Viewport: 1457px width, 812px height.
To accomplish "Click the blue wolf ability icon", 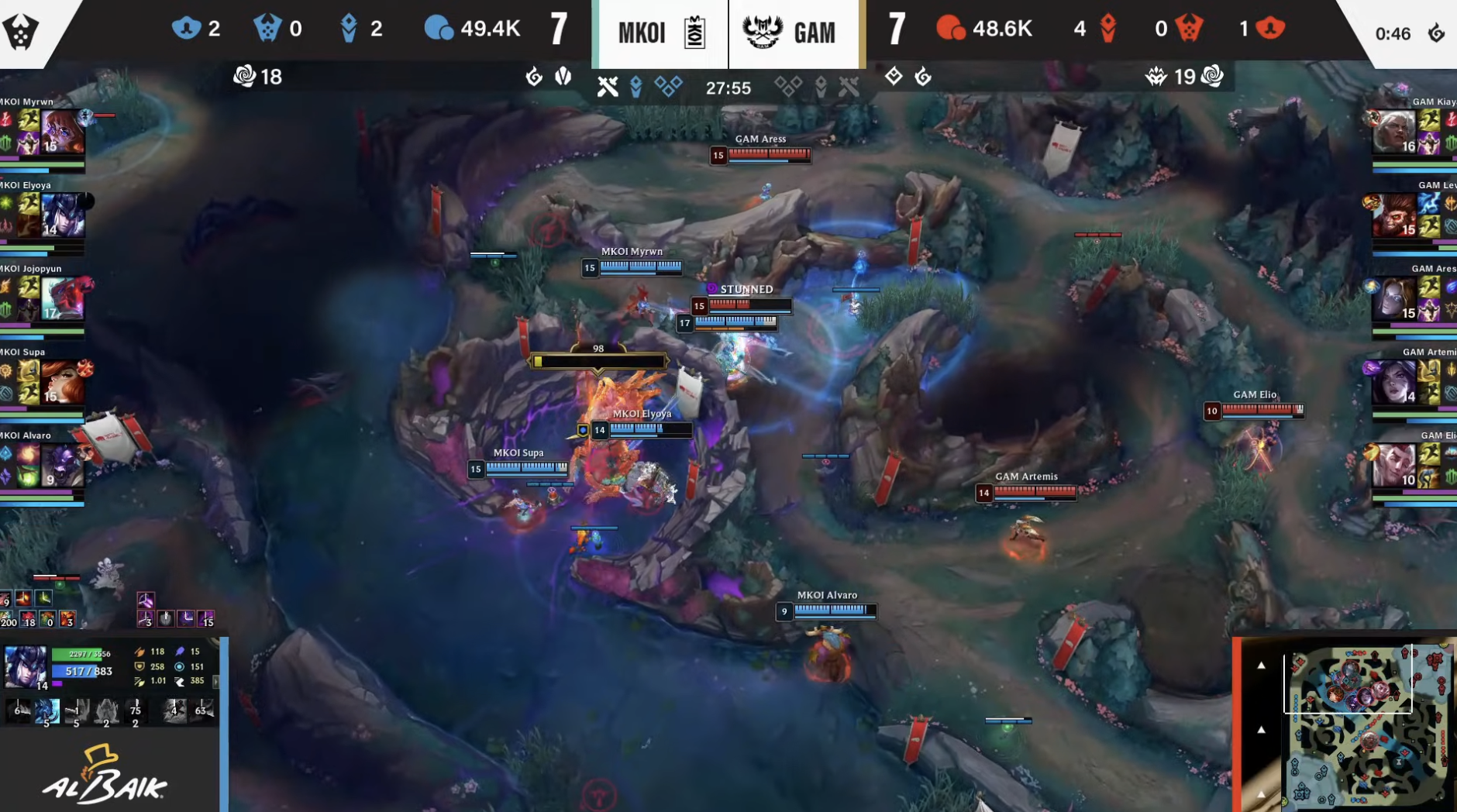I will pyautogui.click(x=46, y=710).
